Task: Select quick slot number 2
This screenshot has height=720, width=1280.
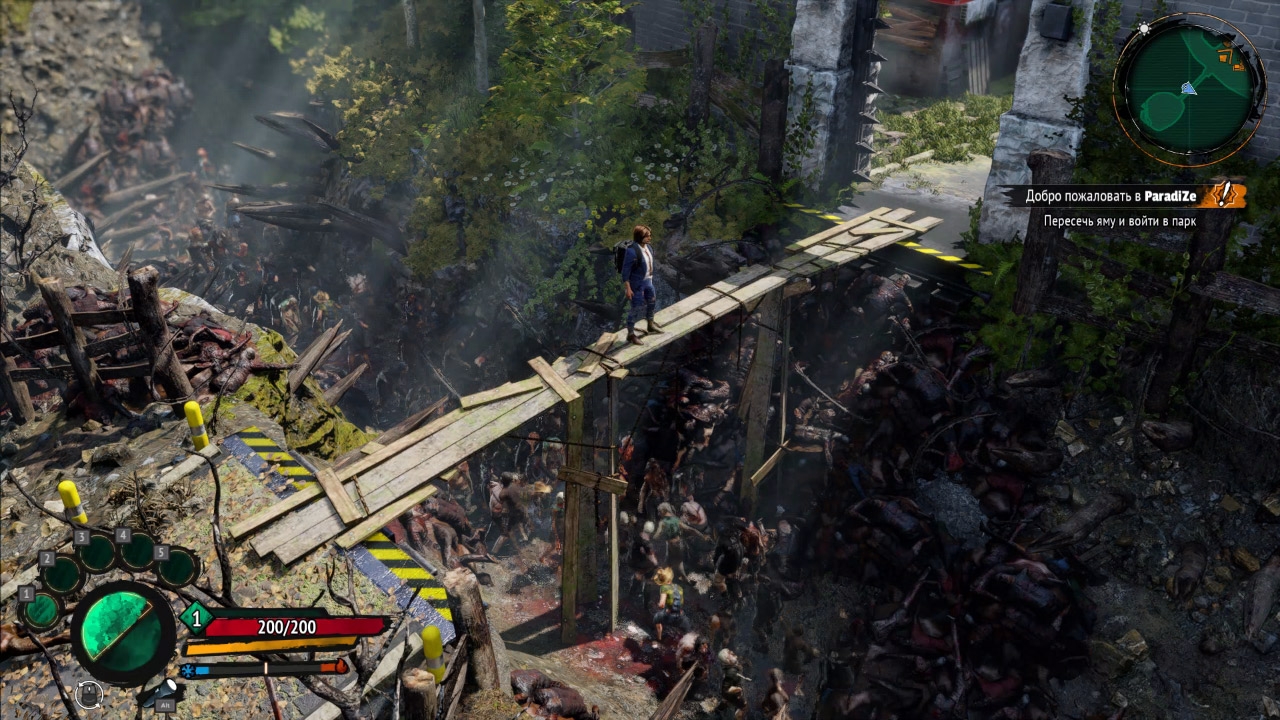Action: tap(63, 575)
